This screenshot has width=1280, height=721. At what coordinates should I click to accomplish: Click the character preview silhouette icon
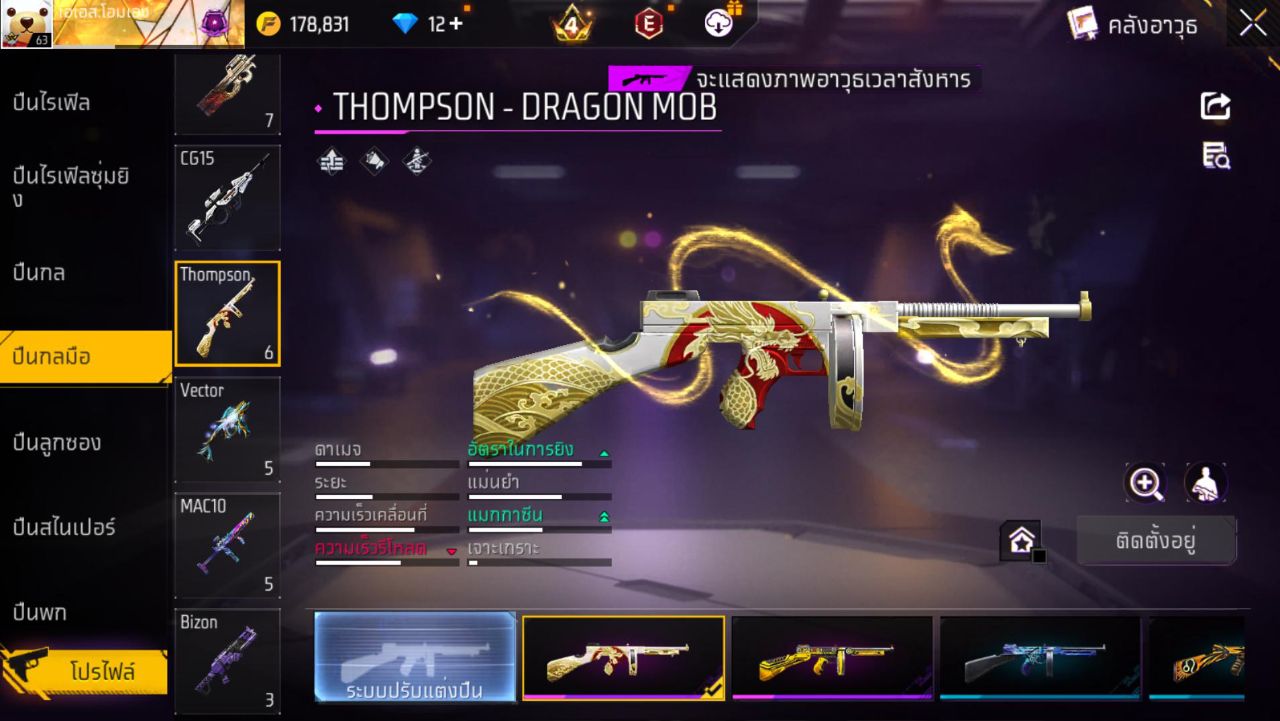1203,483
